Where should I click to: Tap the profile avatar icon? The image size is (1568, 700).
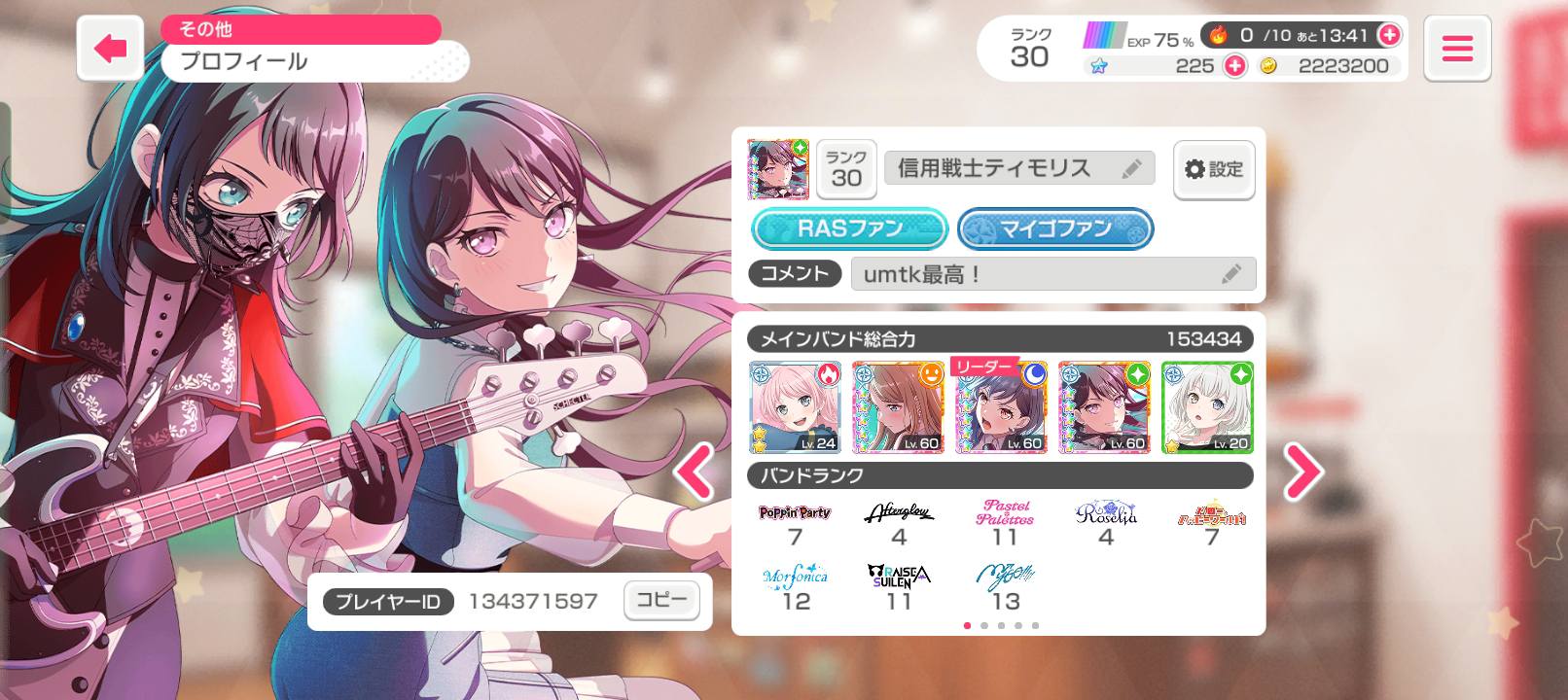pos(777,169)
